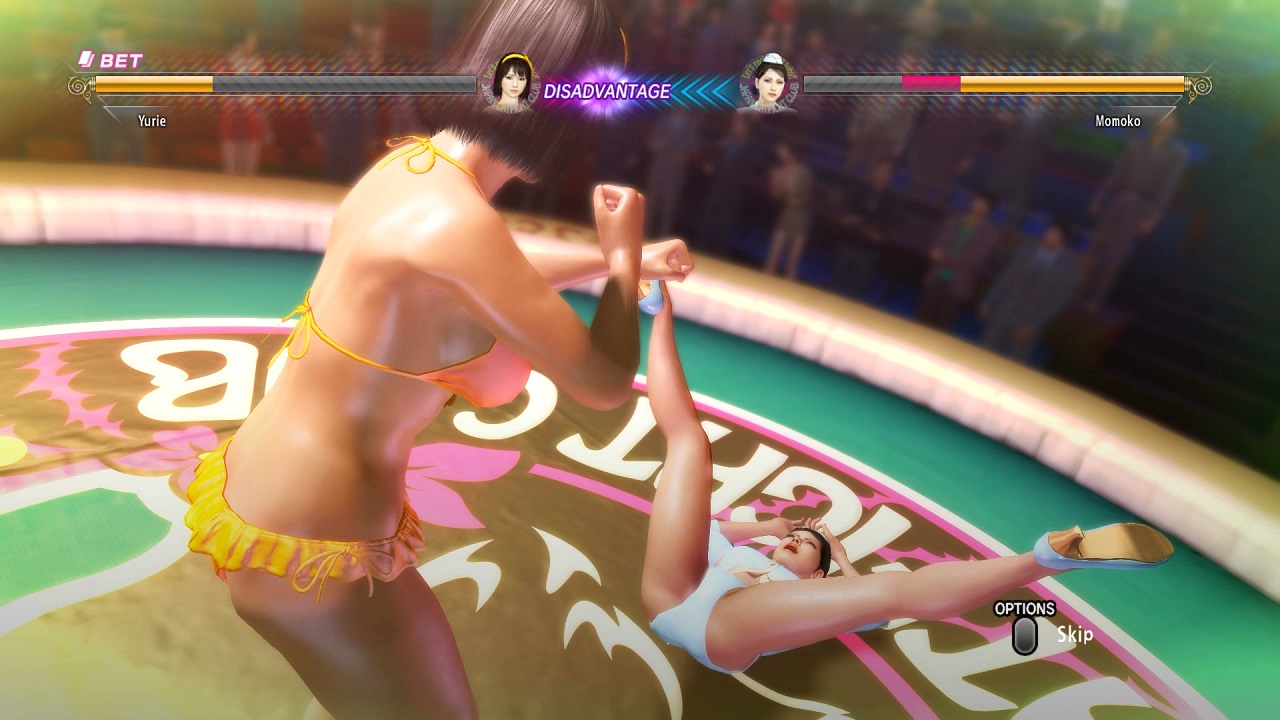Click Momoko's fighter portrait
This screenshot has width=1280, height=720.
point(767,84)
